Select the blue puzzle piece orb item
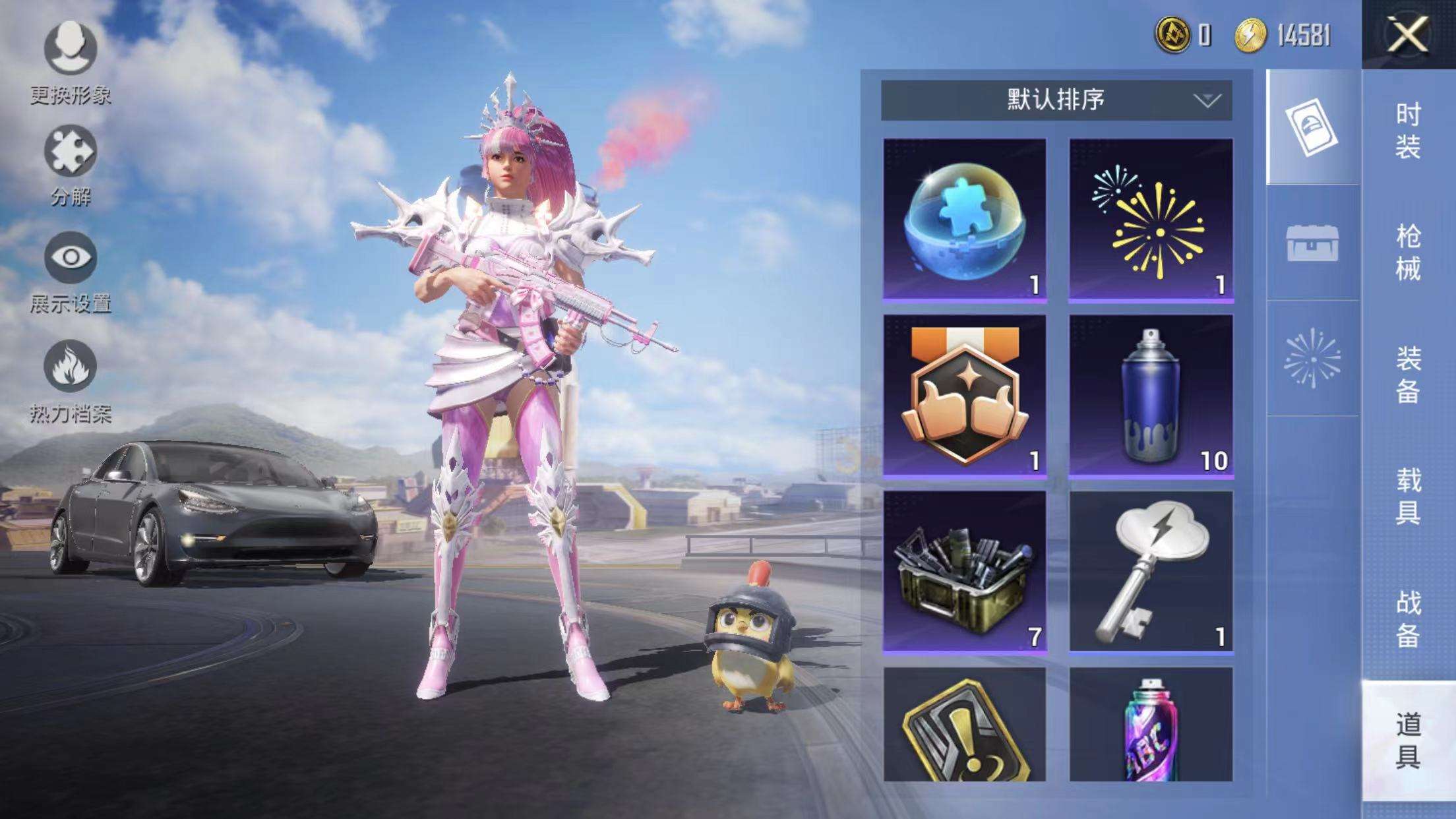The image size is (1456, 819). 965,220
